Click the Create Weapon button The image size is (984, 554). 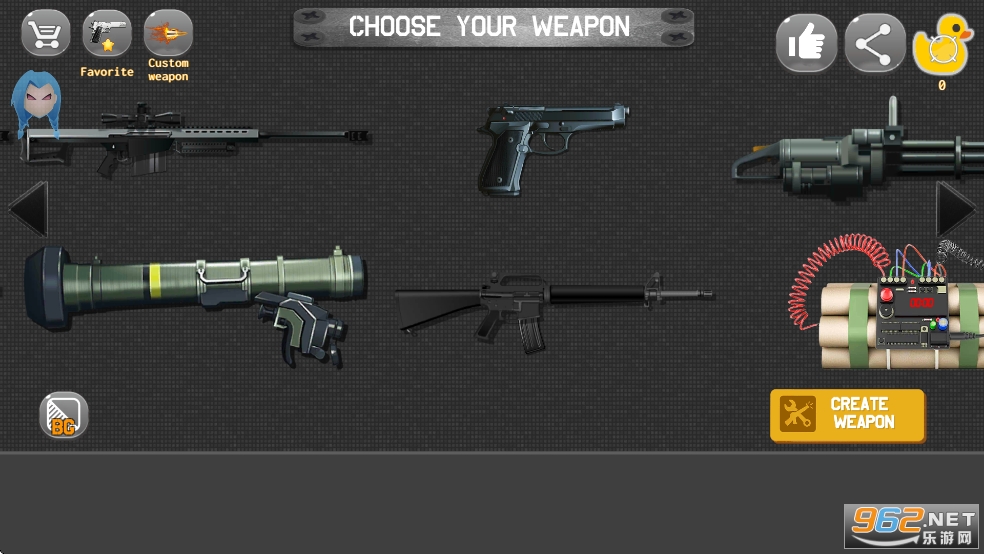point(847,415)
